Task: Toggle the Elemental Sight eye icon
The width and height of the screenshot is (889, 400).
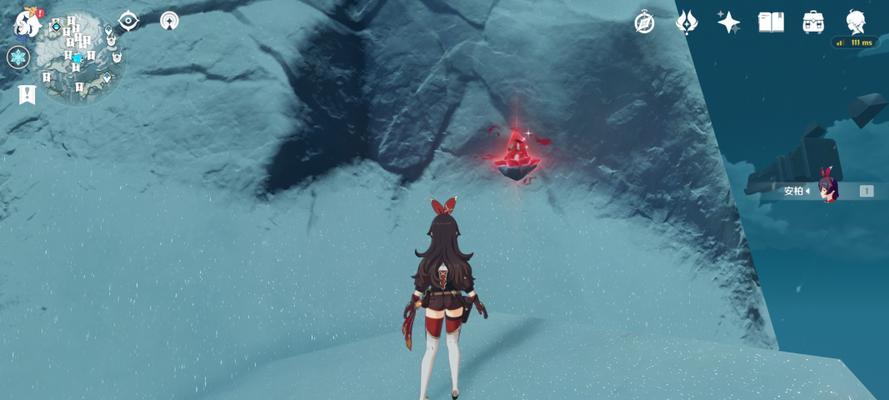Action: (x=129, y=21)
